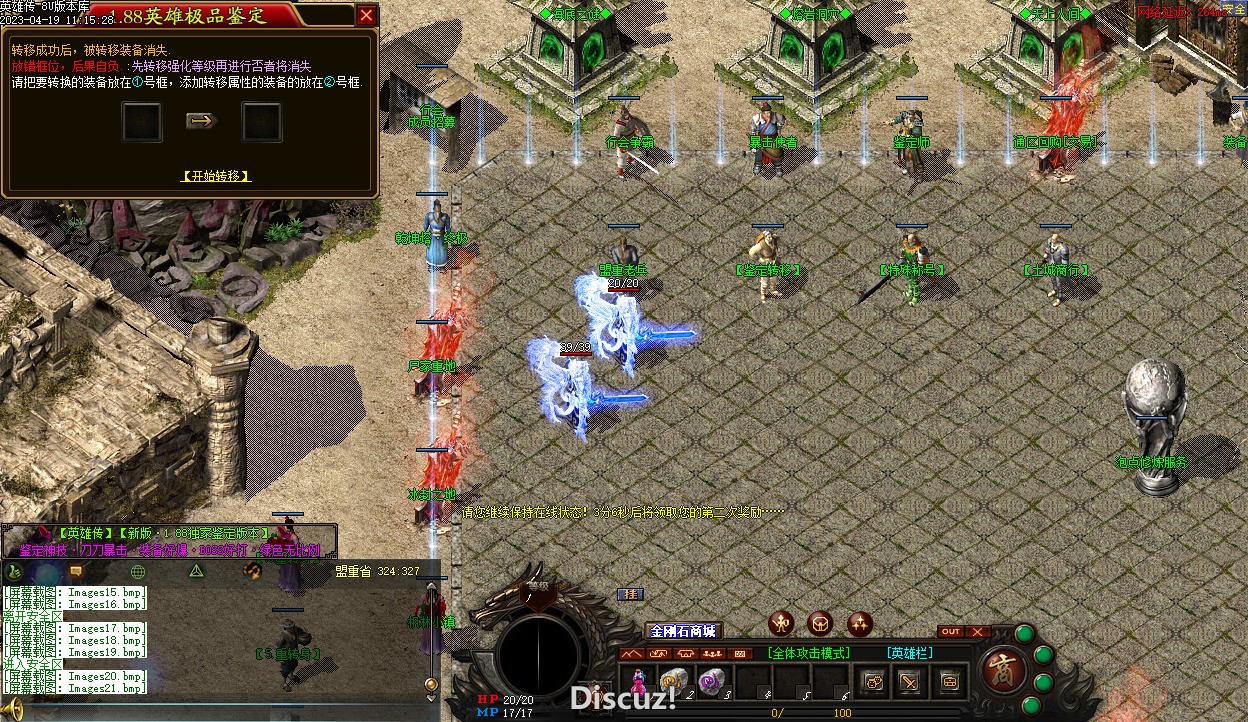Click the OUT button
Viewport: 1248px width, 722px height.
[950, 632]
